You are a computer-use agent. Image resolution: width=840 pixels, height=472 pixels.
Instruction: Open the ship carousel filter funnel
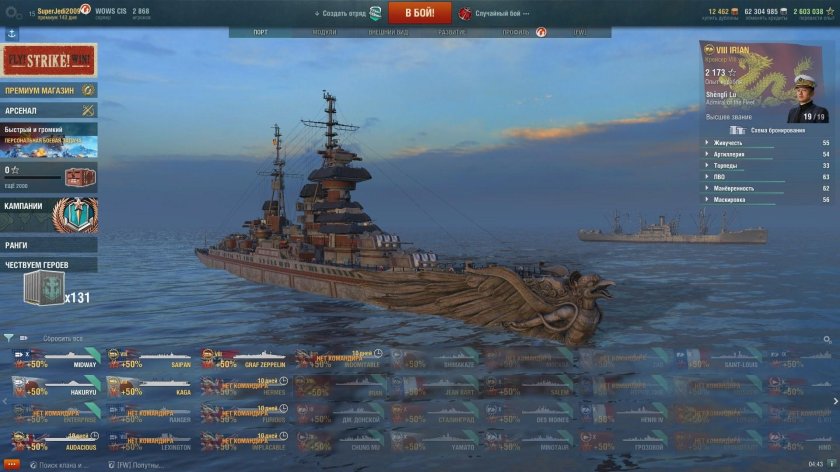[x=9, y=338]
